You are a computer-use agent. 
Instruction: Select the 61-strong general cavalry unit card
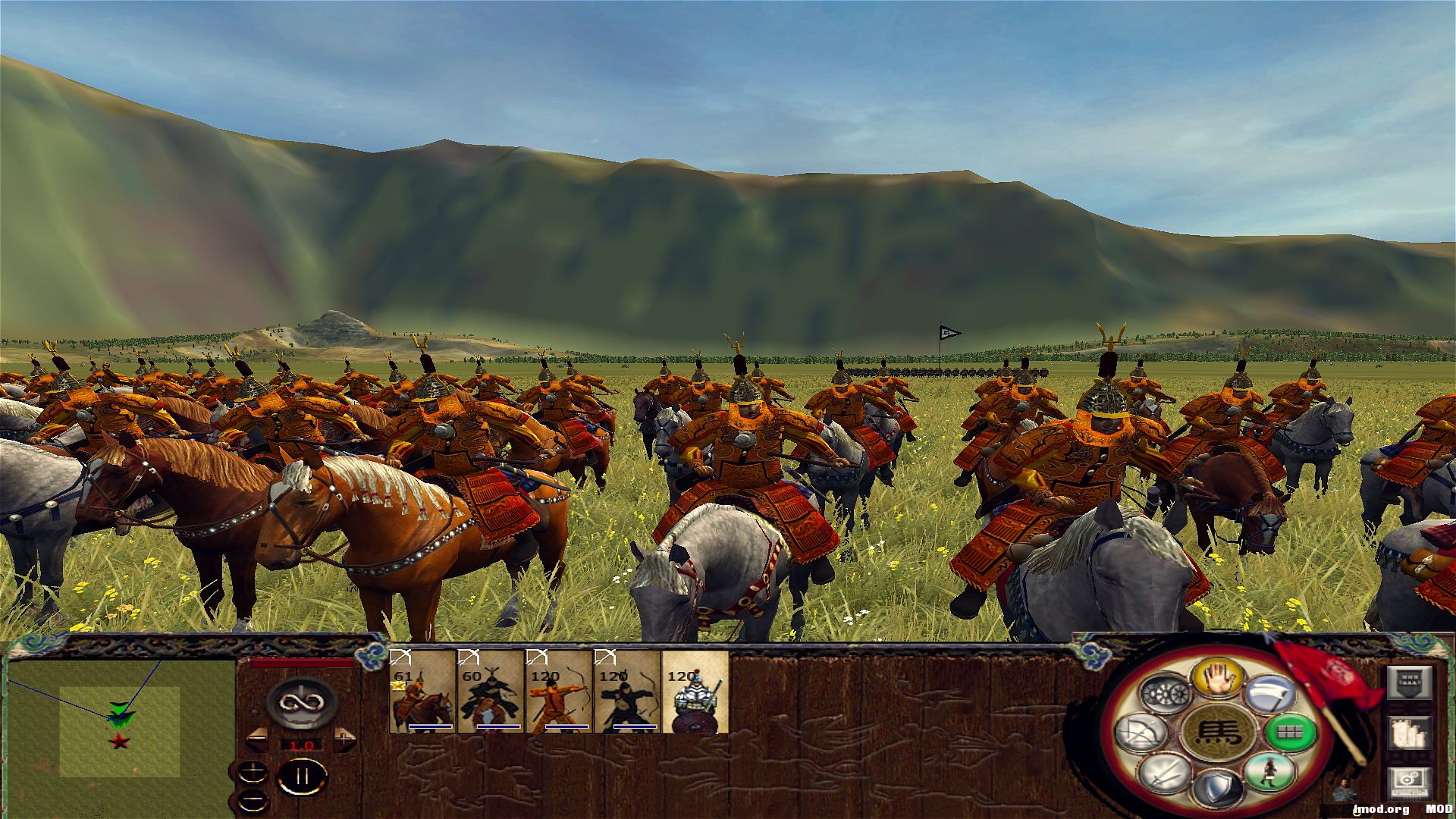421,694
